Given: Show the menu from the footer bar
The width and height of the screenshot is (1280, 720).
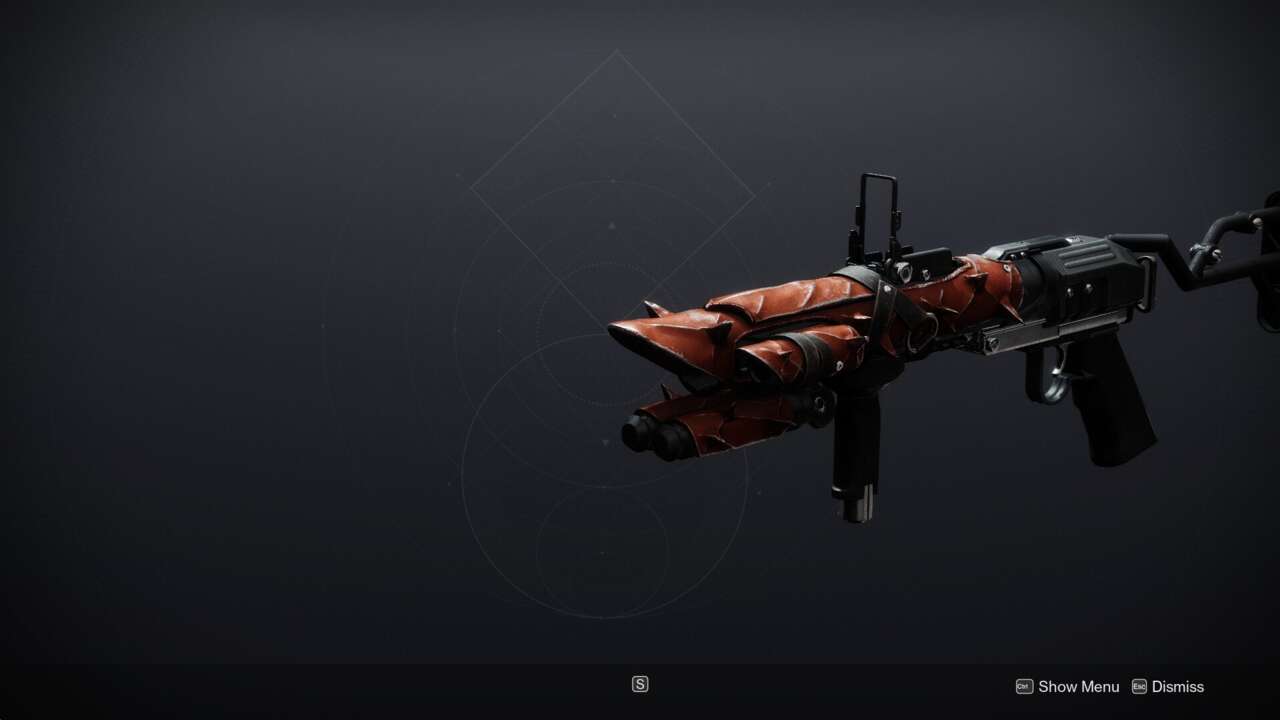Looking at the screenshot, I should click(x=1067, y=686).
